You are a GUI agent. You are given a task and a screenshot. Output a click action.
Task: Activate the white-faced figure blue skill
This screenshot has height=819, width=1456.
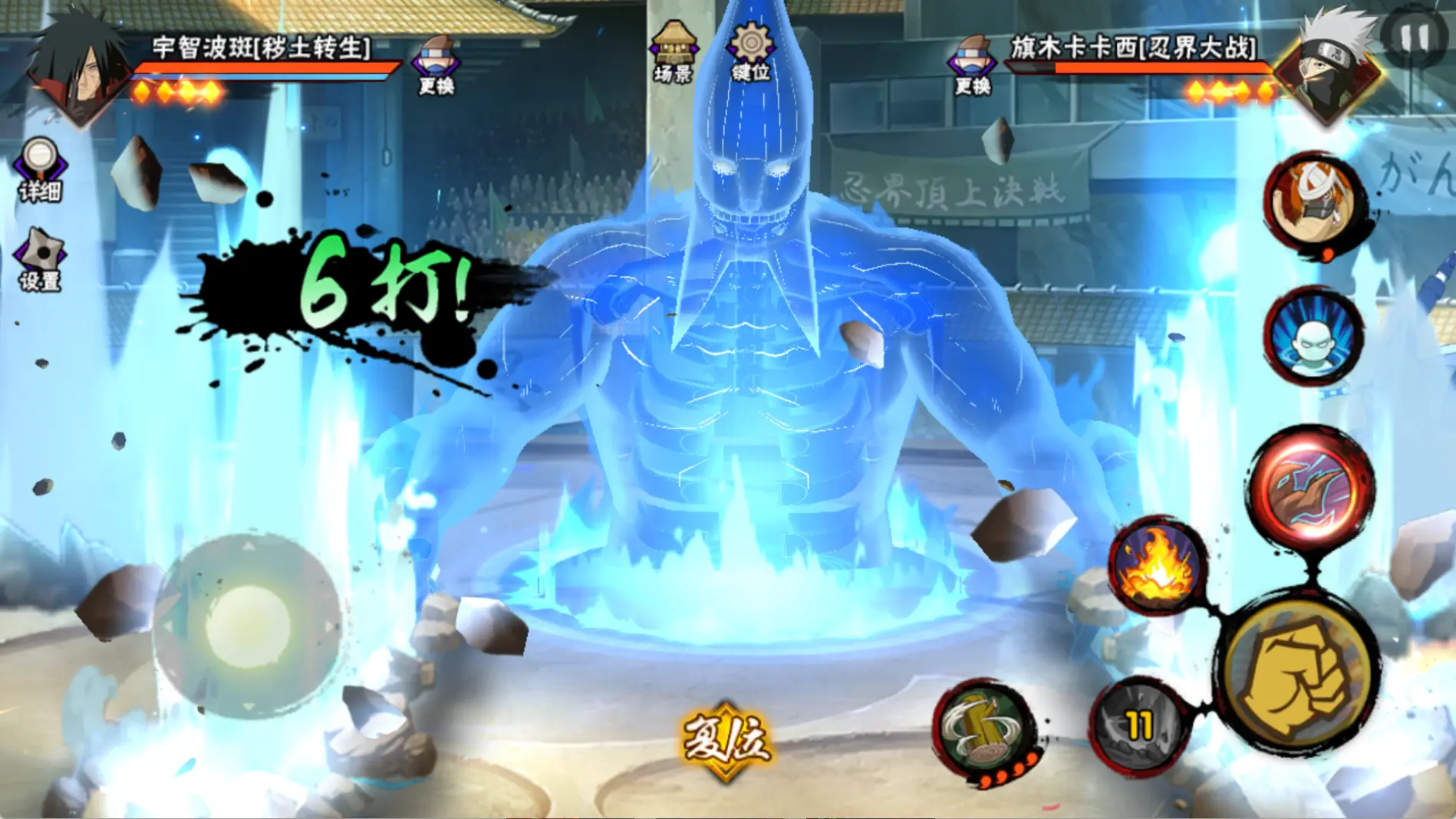[1313, 336]
